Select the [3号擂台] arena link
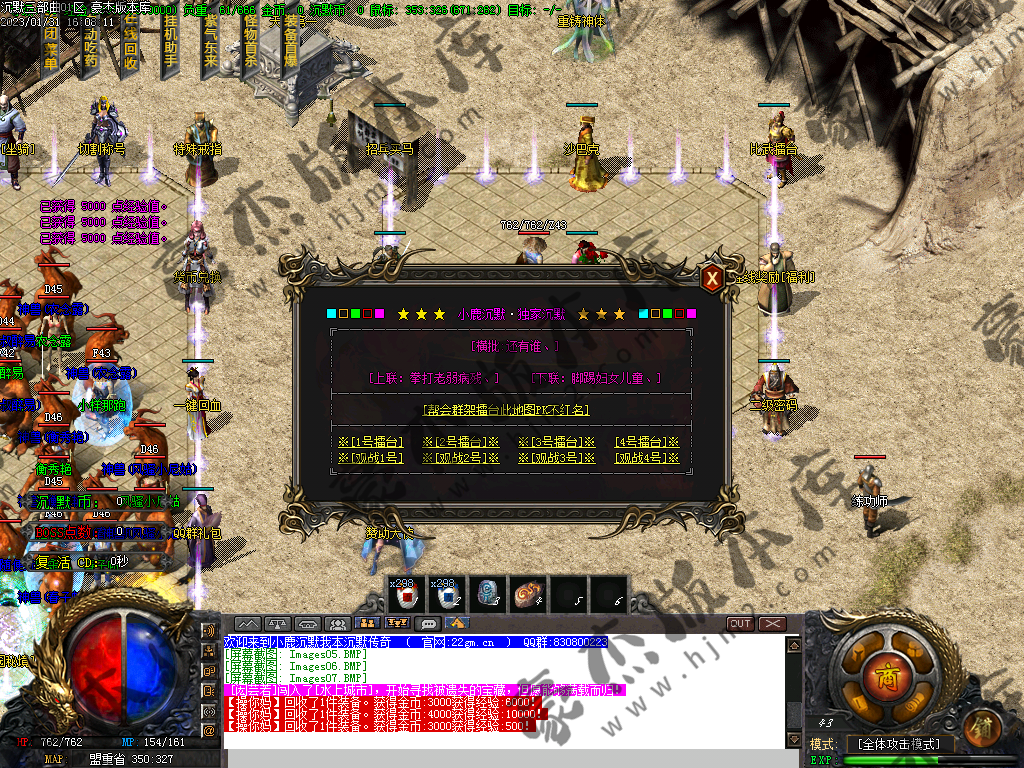Viewport: 1024px width, 768px height. 557,442
